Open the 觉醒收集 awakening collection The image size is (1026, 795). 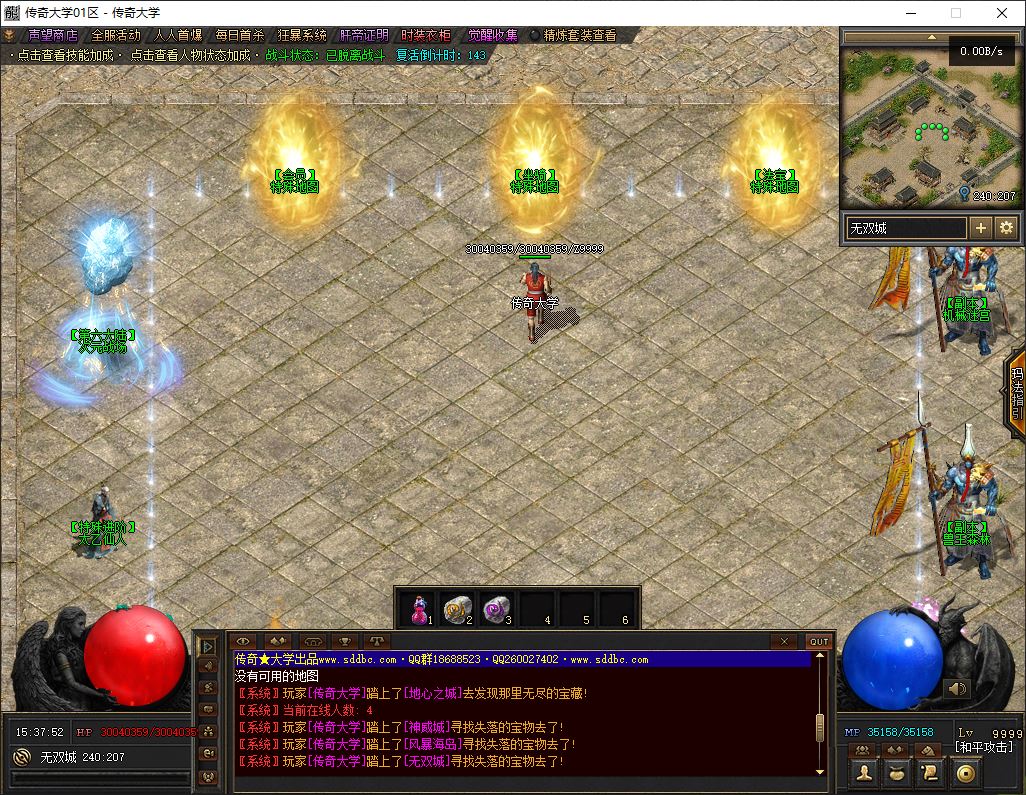(x=493, y=35)
